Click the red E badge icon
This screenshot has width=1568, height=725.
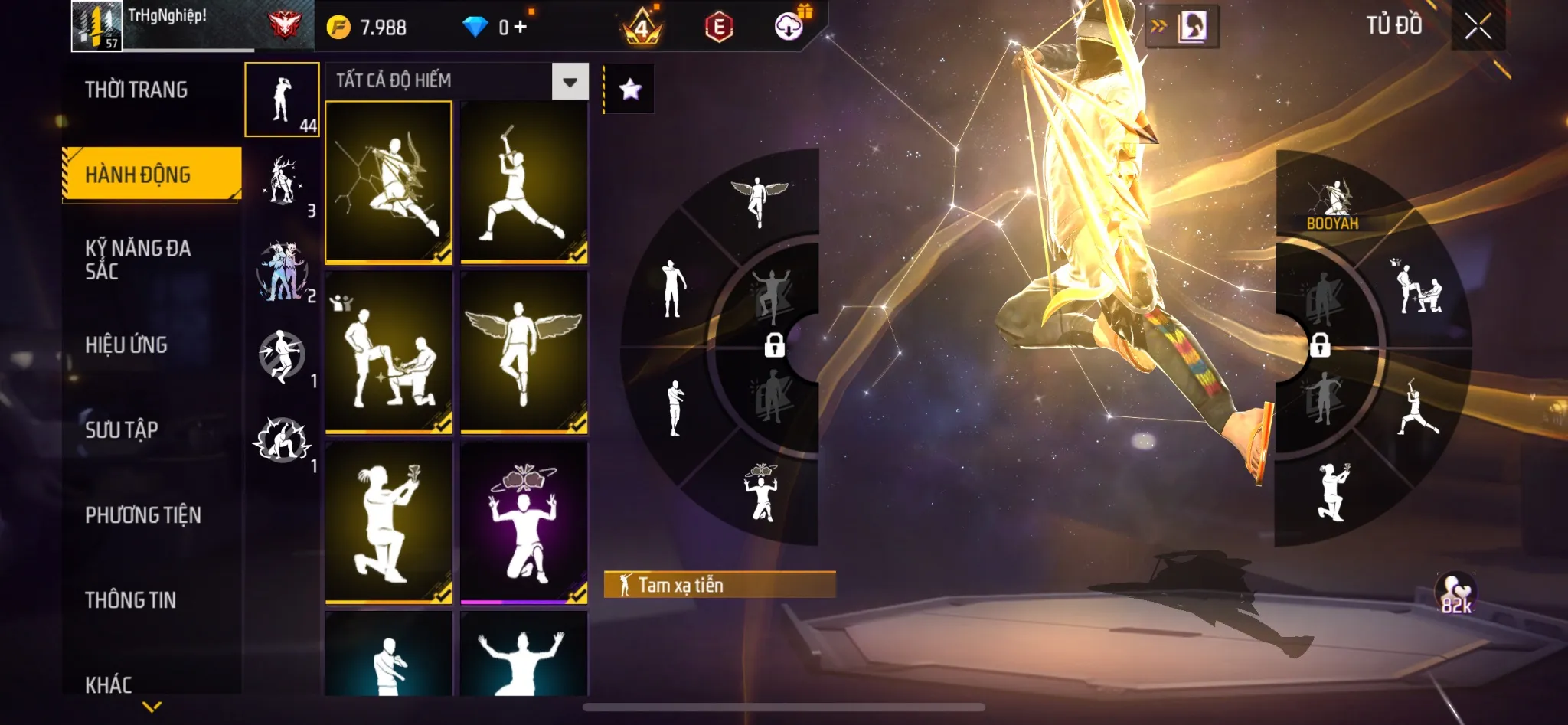click(x=719, y=28)
